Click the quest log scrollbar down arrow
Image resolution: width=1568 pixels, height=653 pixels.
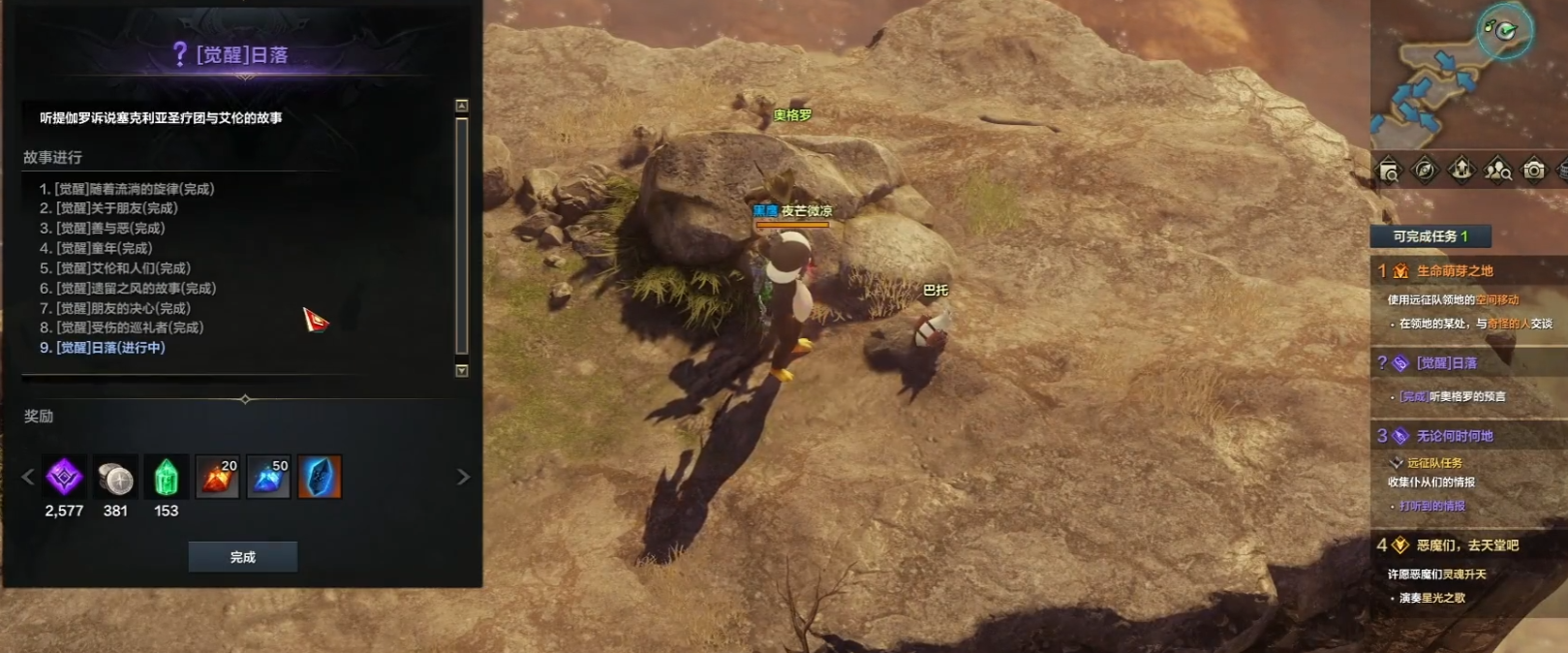[462, 370]
